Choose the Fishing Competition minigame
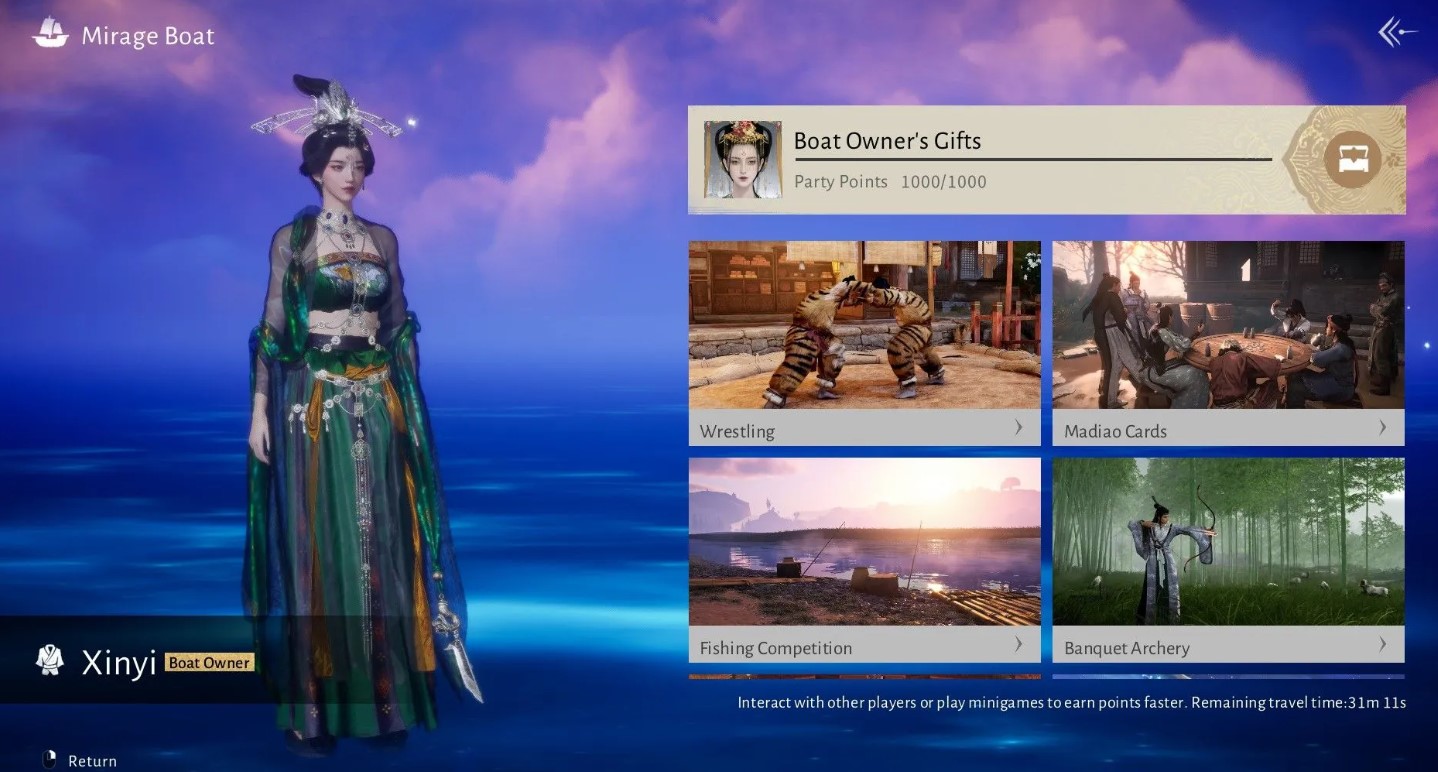This screenshot has width=1438, height=772. [x=864, y=559]
